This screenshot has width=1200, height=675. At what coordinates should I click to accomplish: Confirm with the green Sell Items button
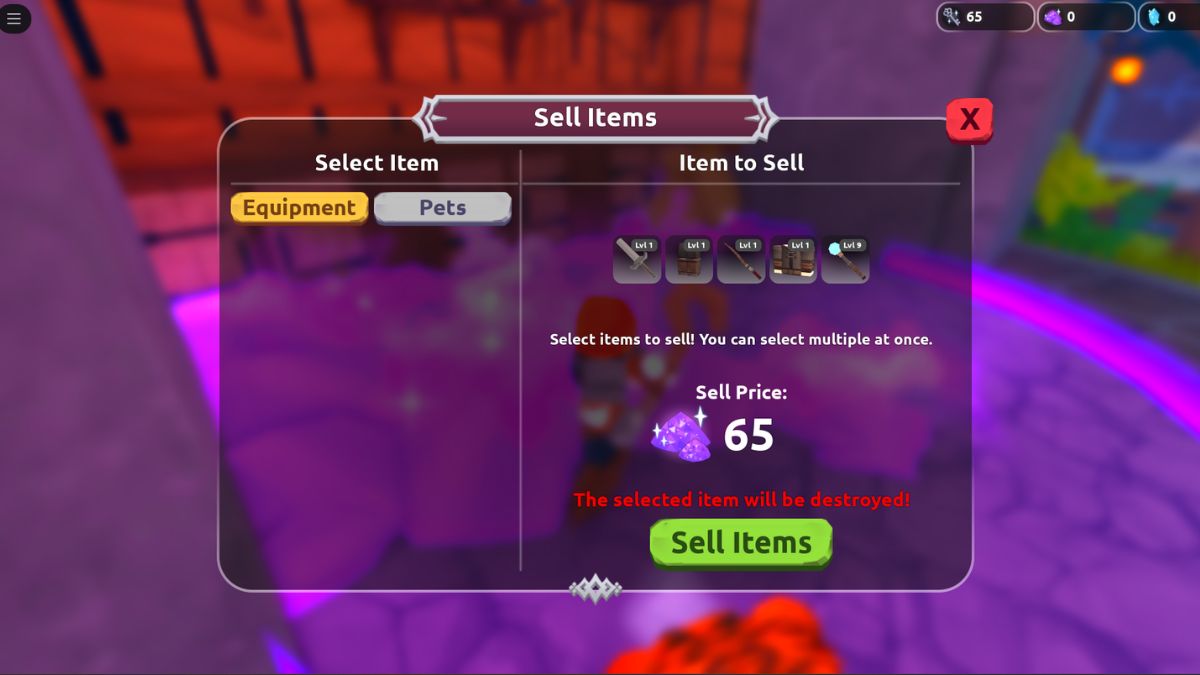pyautogui.click(x=741, y=543)
